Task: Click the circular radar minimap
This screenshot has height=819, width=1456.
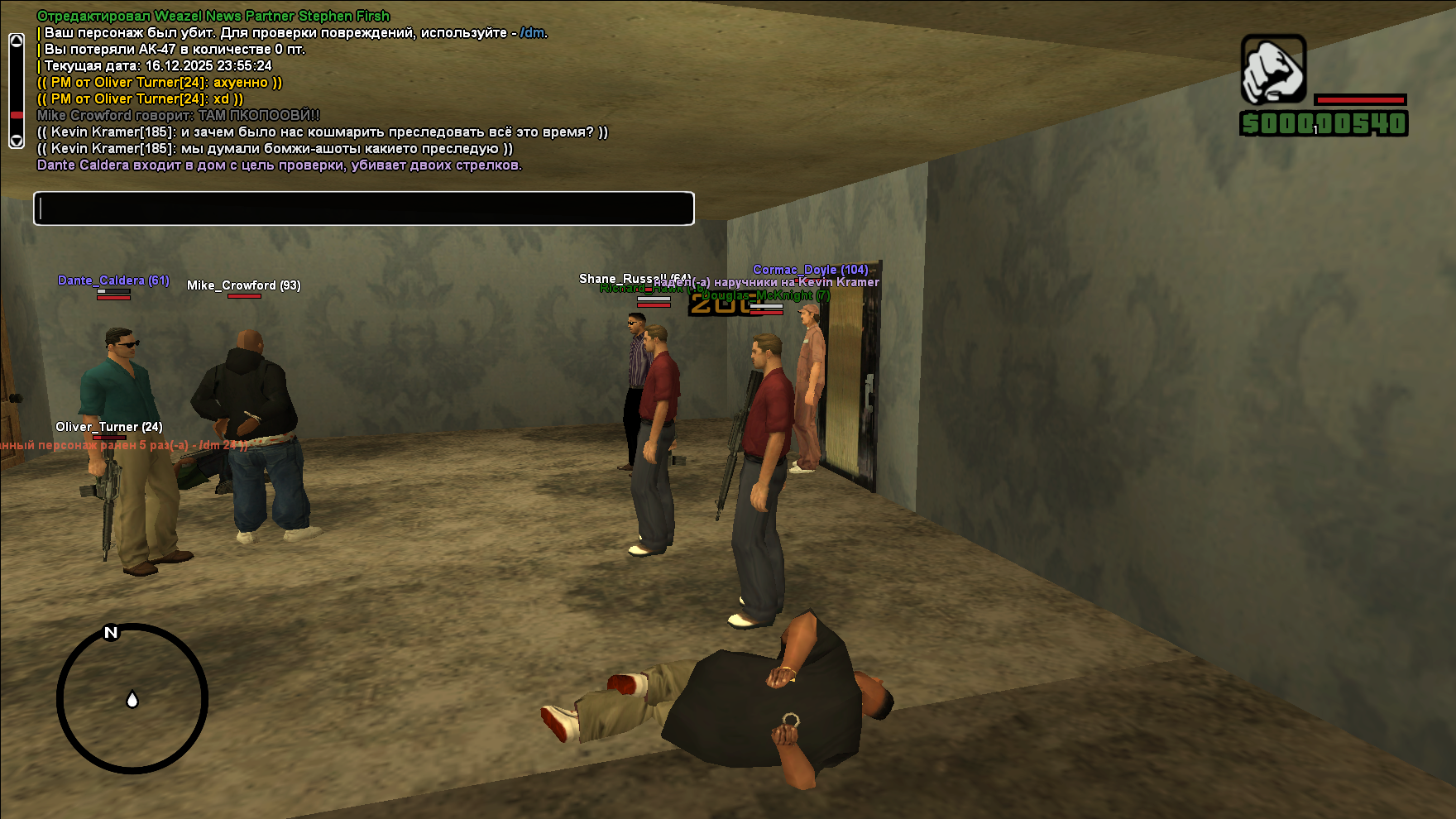Action: [x=132, y=699]
